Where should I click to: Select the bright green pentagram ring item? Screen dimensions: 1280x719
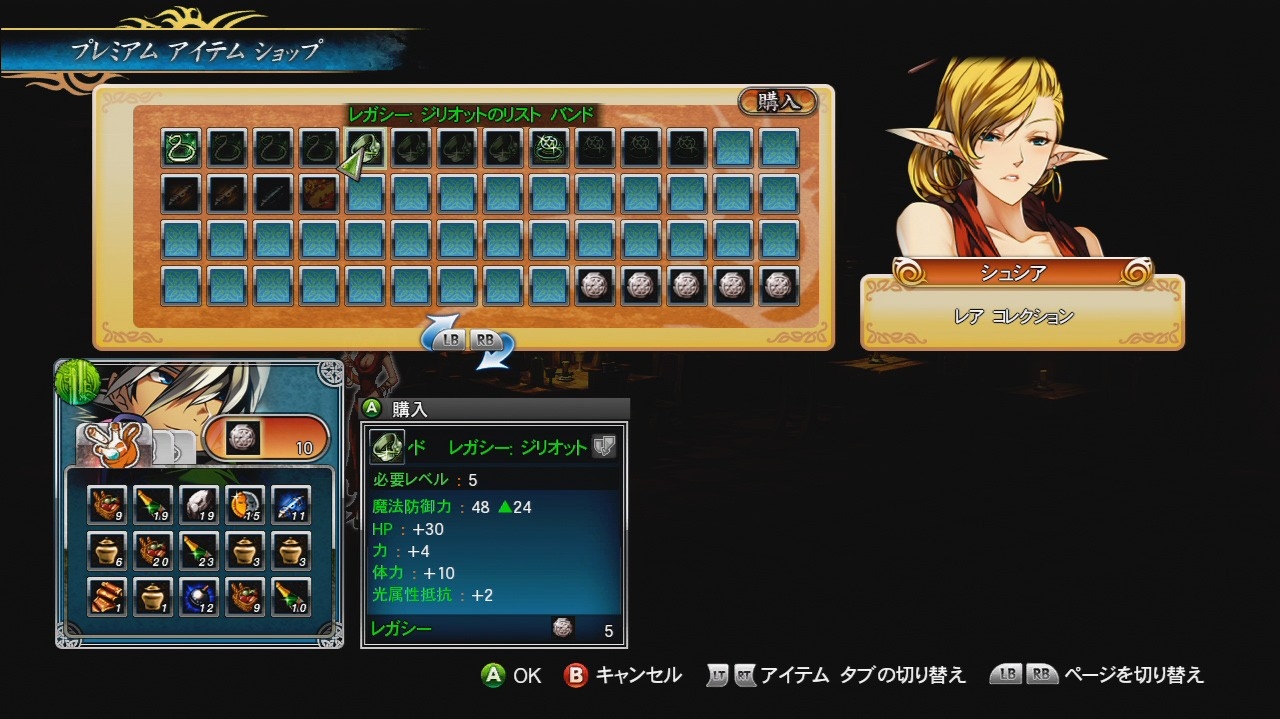tap(549, 148)
